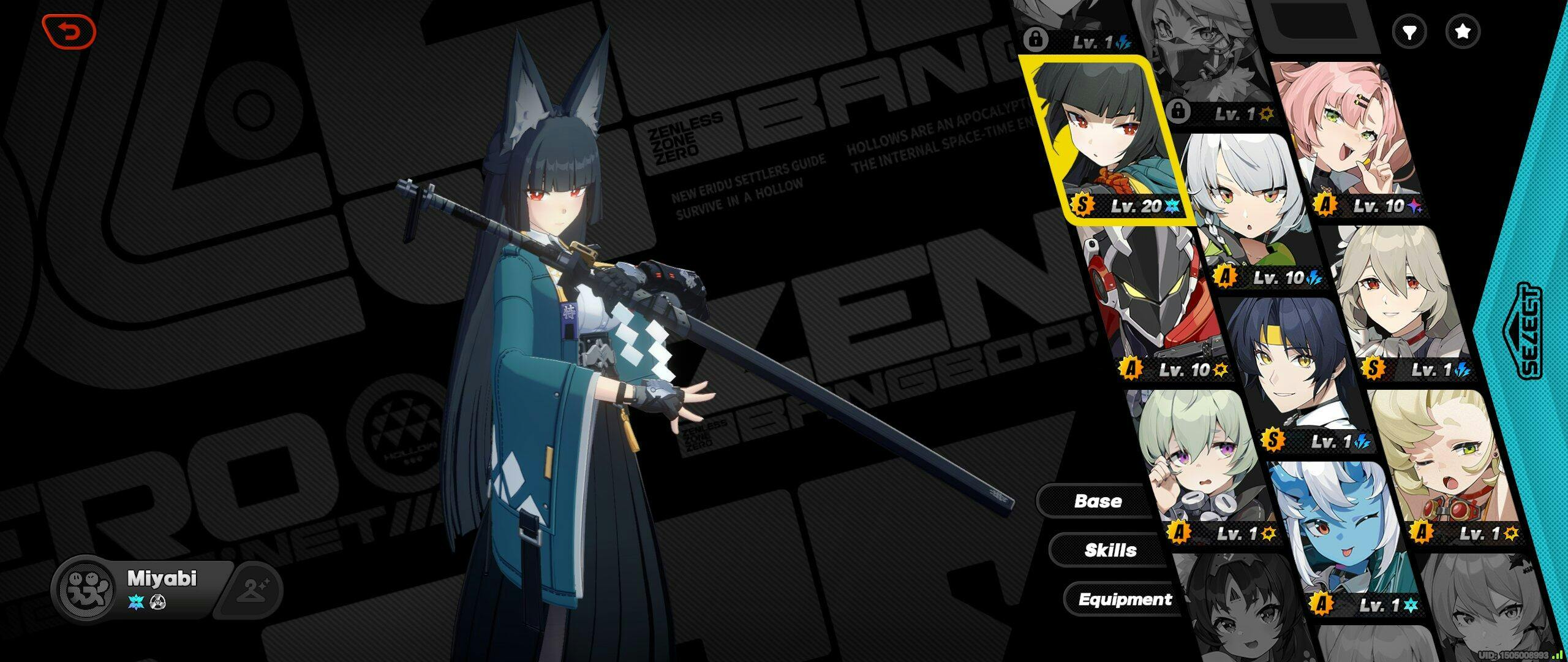
Task: Select the armored helmet agent portrait
Action: click(x=1151, y=300)
